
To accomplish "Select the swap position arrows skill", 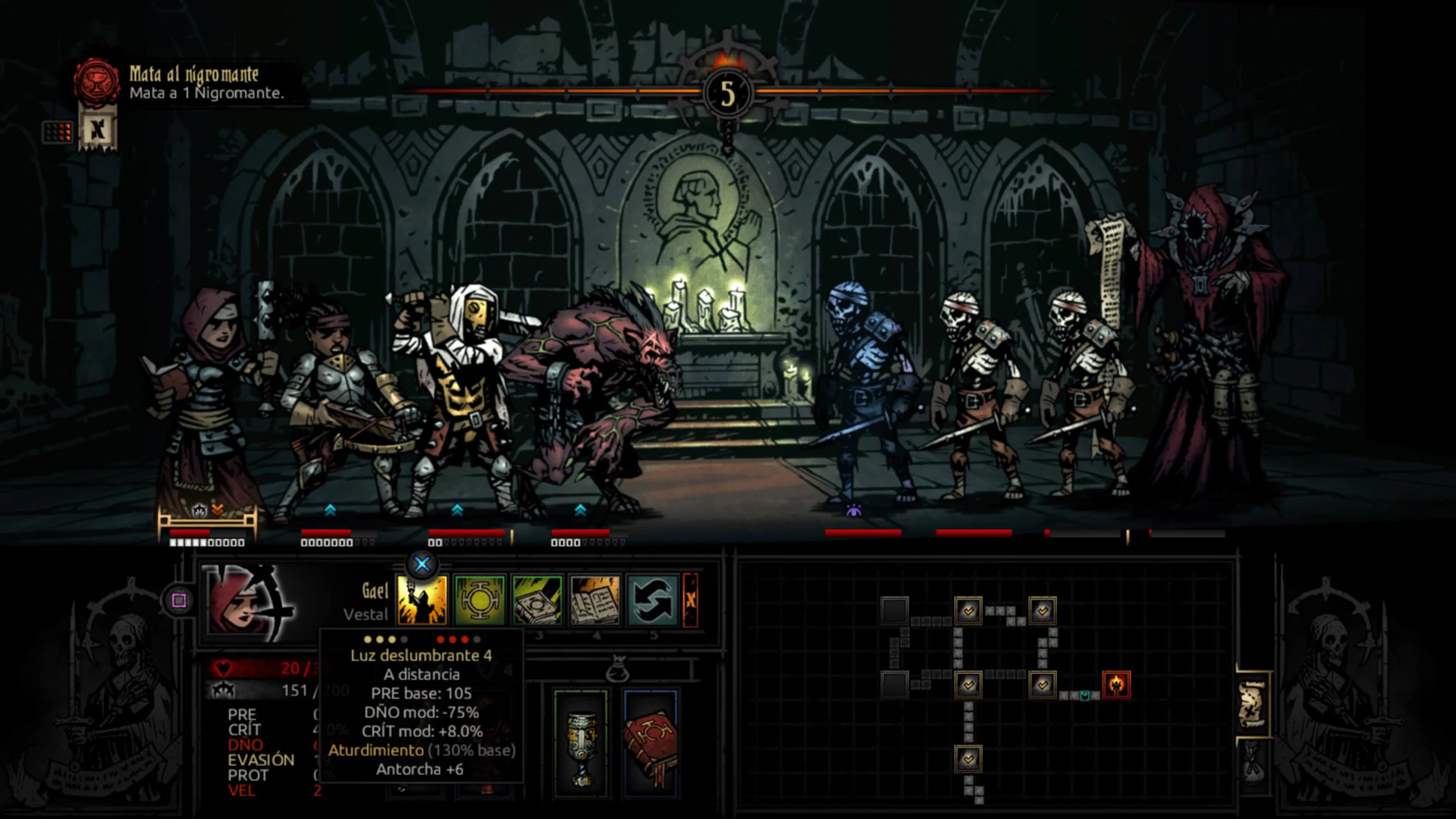I will pyautogui.click(x=652, y=601).
